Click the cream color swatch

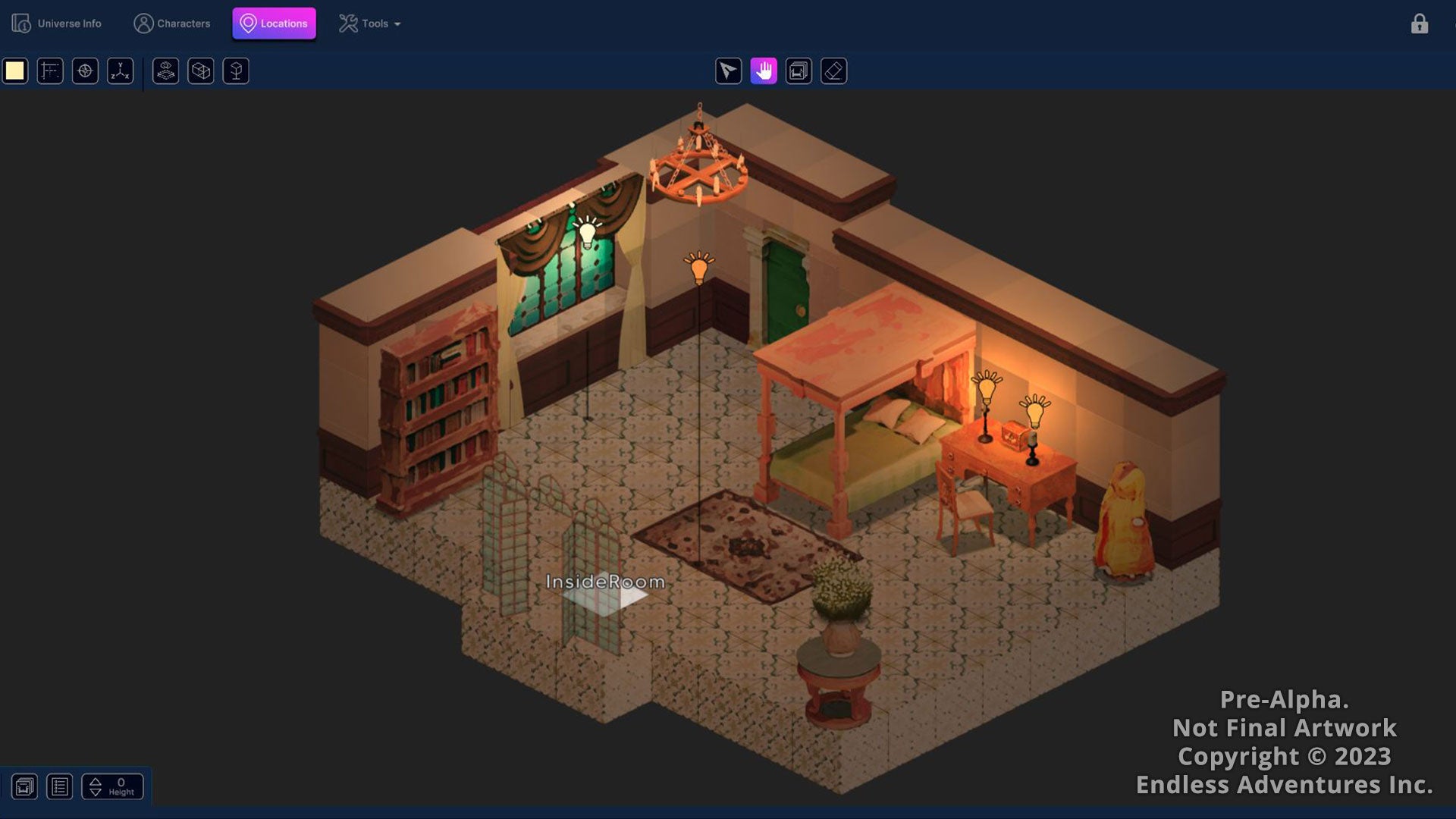(x=15, y=71)
